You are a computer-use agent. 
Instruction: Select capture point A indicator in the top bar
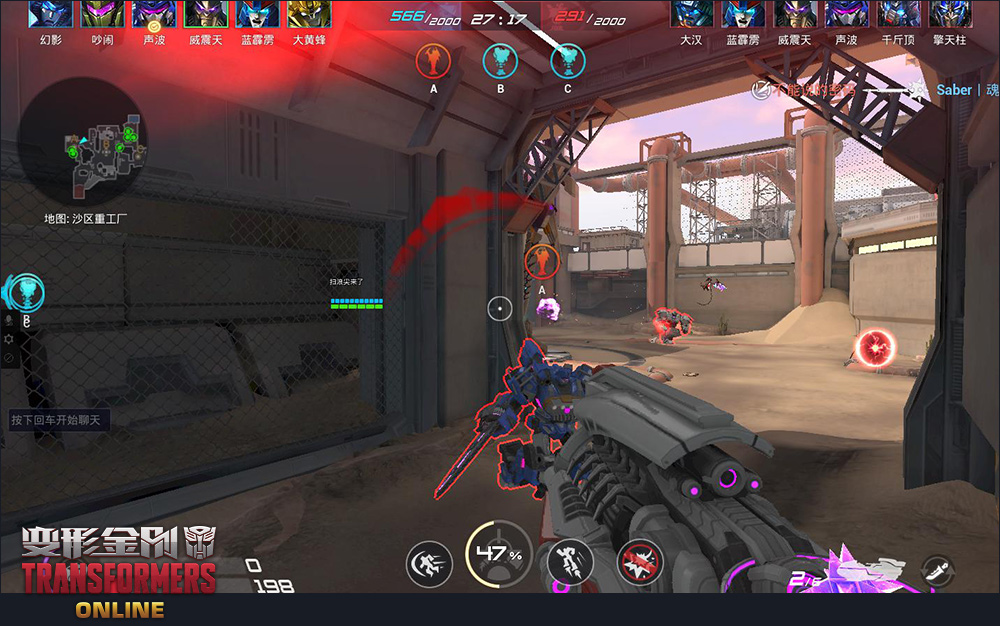(434, 62)
